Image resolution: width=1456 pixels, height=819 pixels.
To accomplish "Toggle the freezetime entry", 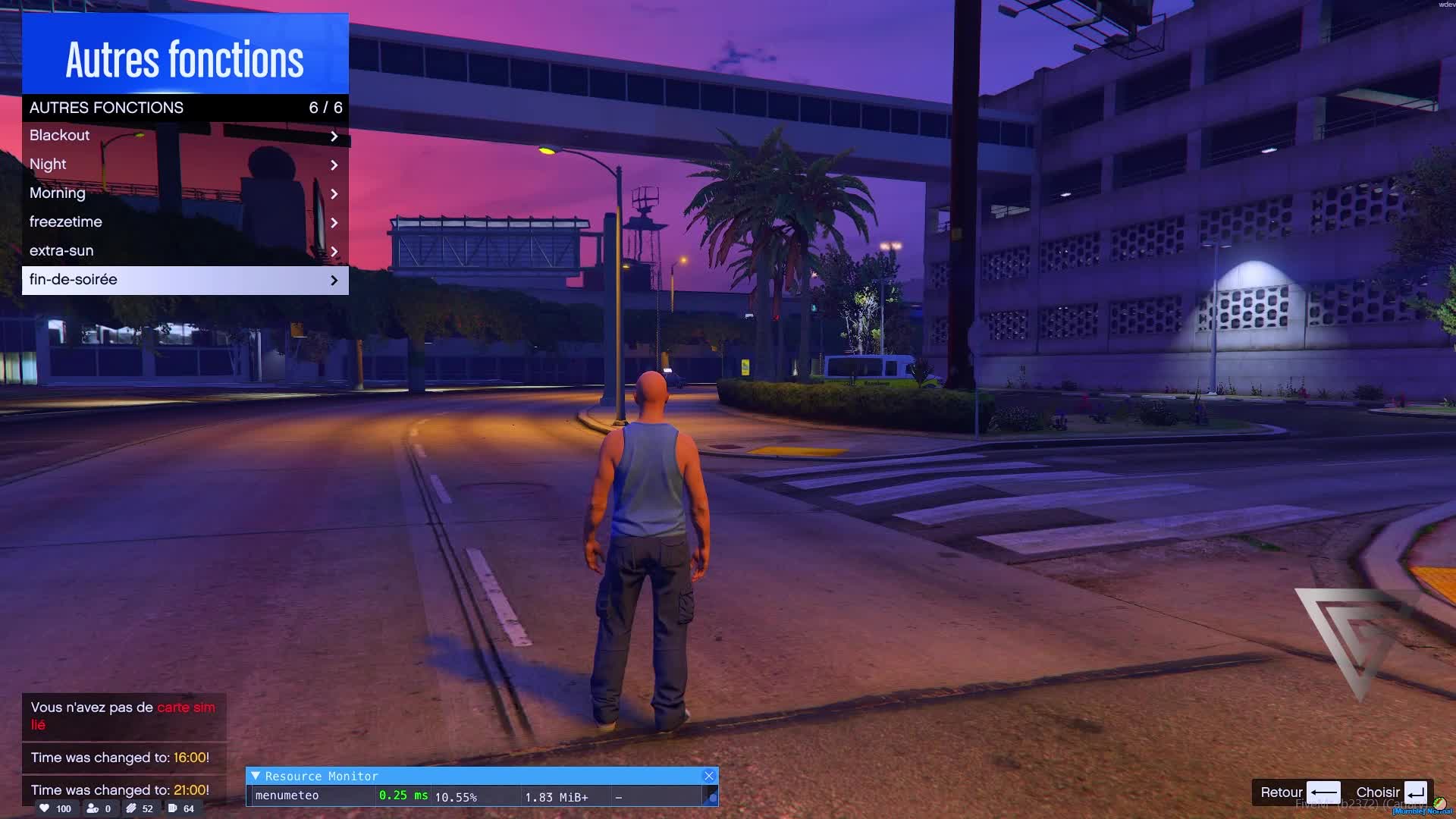I will (184, 222).
